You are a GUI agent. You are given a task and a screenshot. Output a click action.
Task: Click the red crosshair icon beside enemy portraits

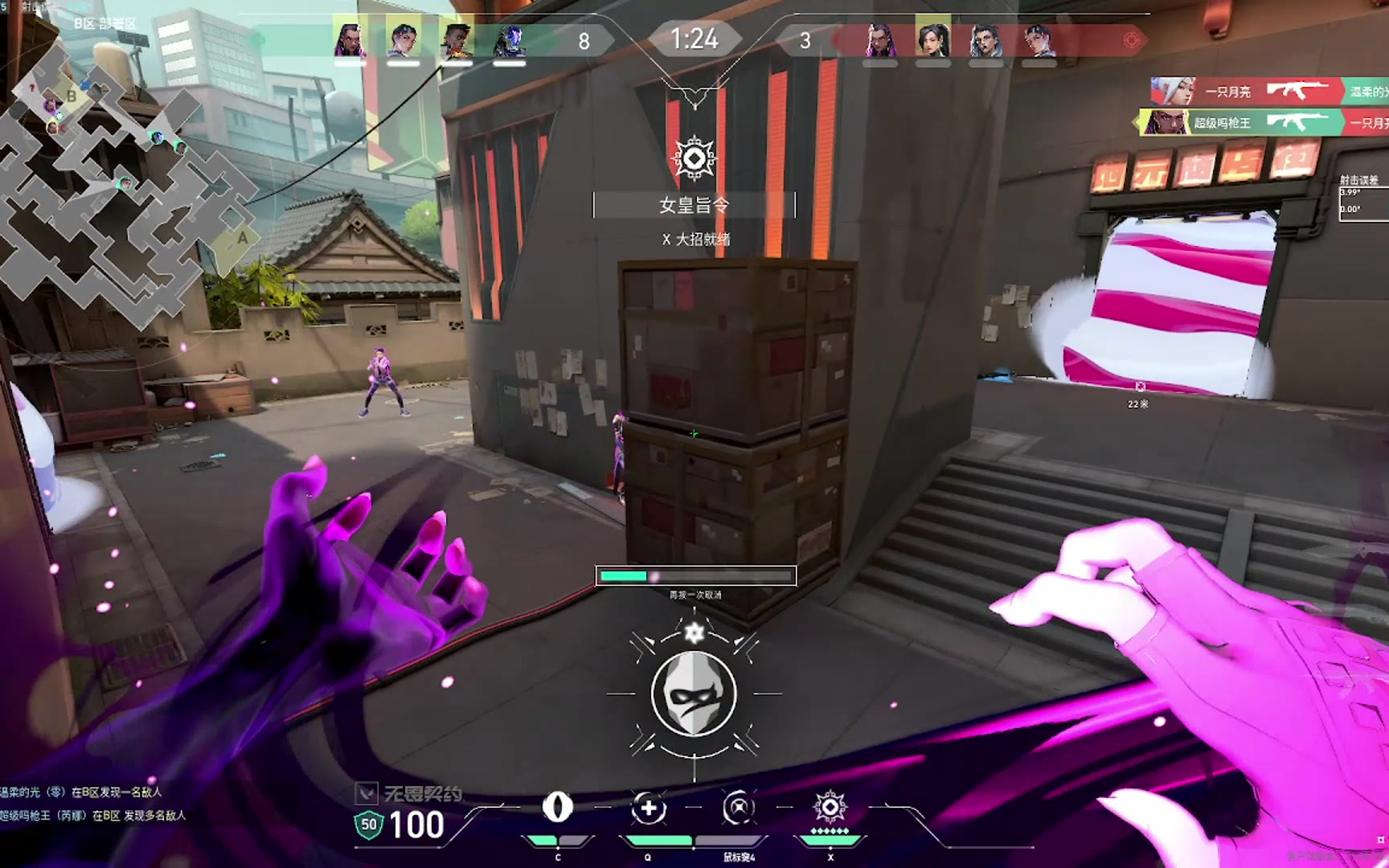[1131, 40]
